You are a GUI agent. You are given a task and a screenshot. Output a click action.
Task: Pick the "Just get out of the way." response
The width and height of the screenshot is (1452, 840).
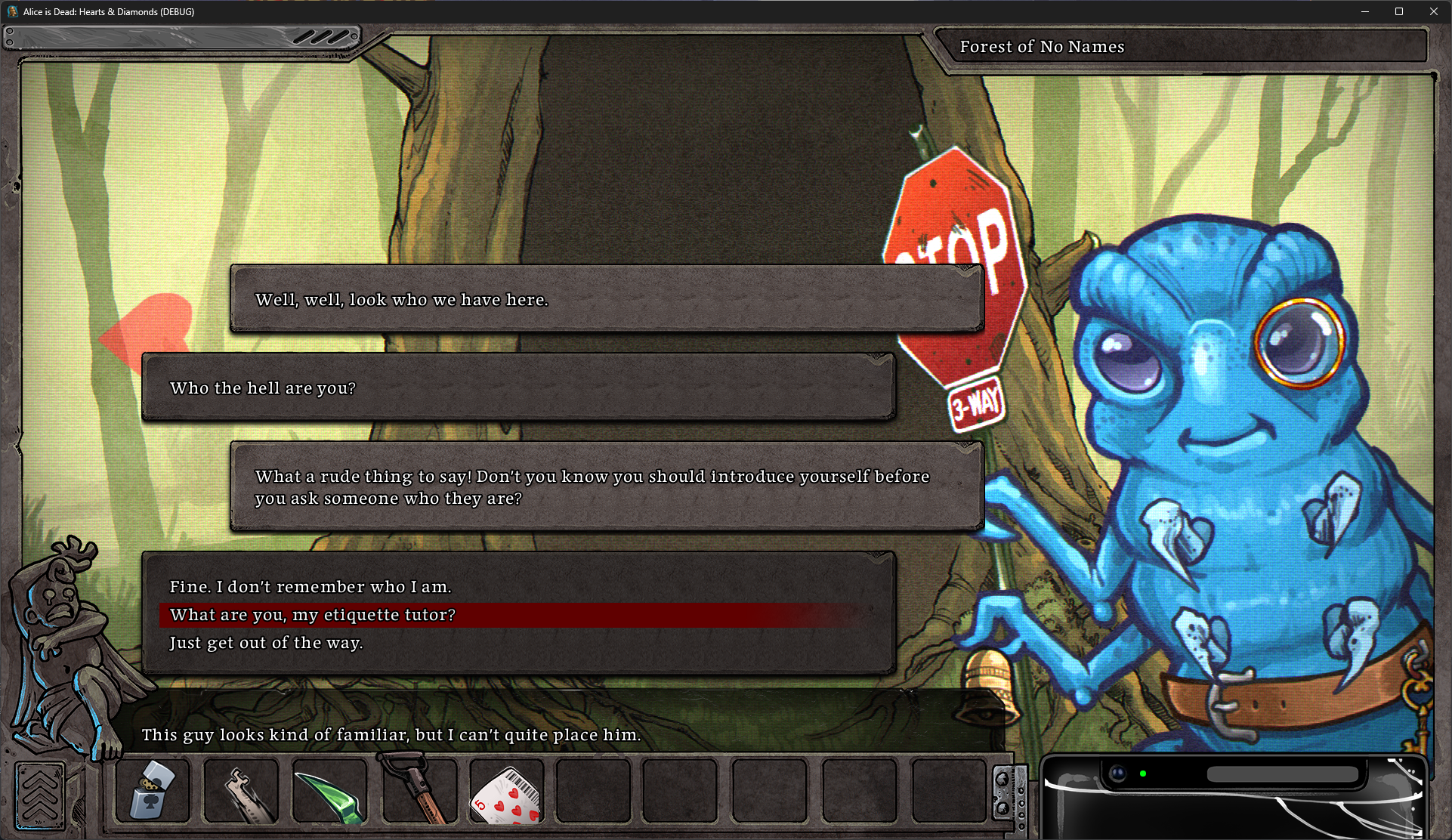click(266, 643)
